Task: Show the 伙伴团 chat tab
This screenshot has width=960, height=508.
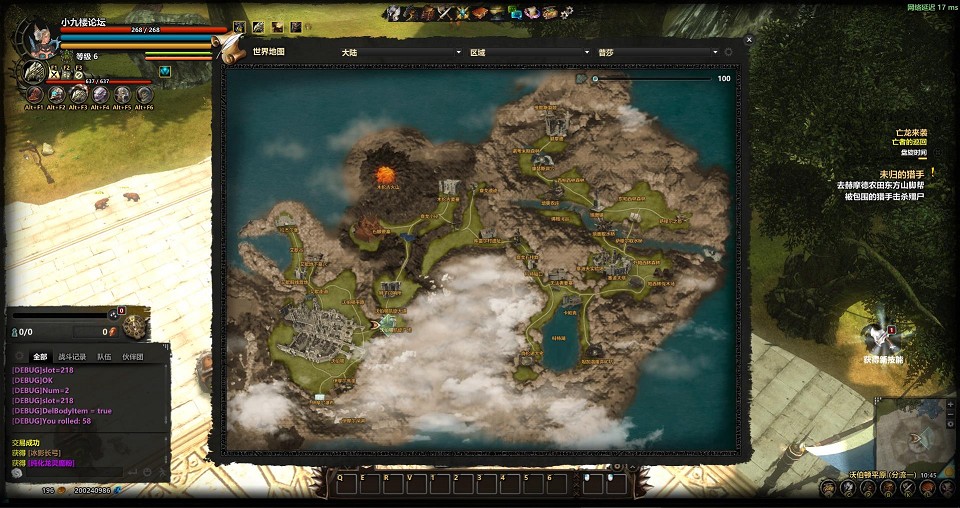Action: pyautogui.click(x=133, y=356)
